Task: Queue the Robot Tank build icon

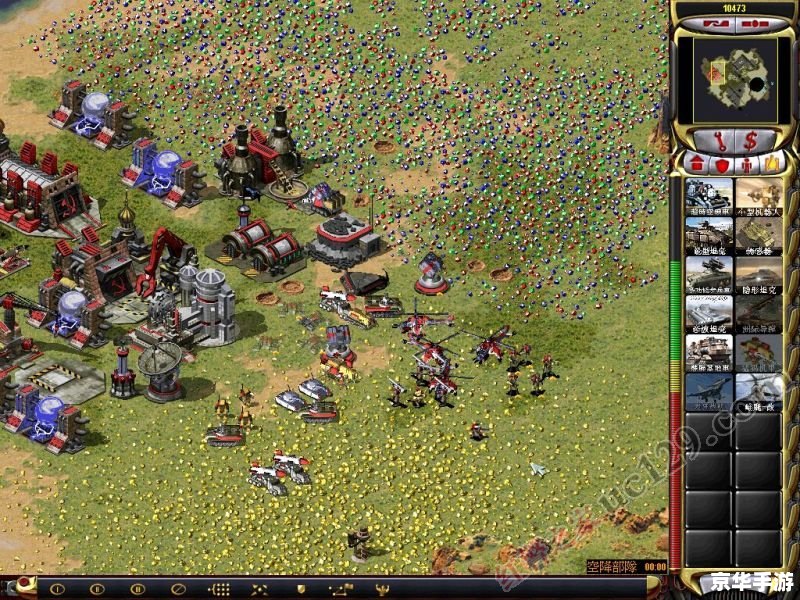Action: click(x=759, y=195)
